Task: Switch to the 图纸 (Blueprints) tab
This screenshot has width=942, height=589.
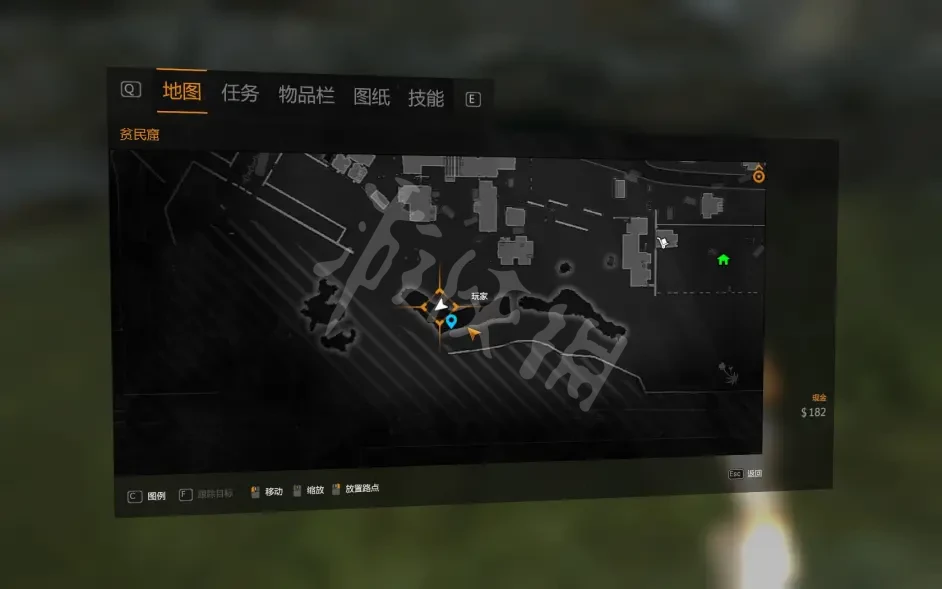Action: 371,97
